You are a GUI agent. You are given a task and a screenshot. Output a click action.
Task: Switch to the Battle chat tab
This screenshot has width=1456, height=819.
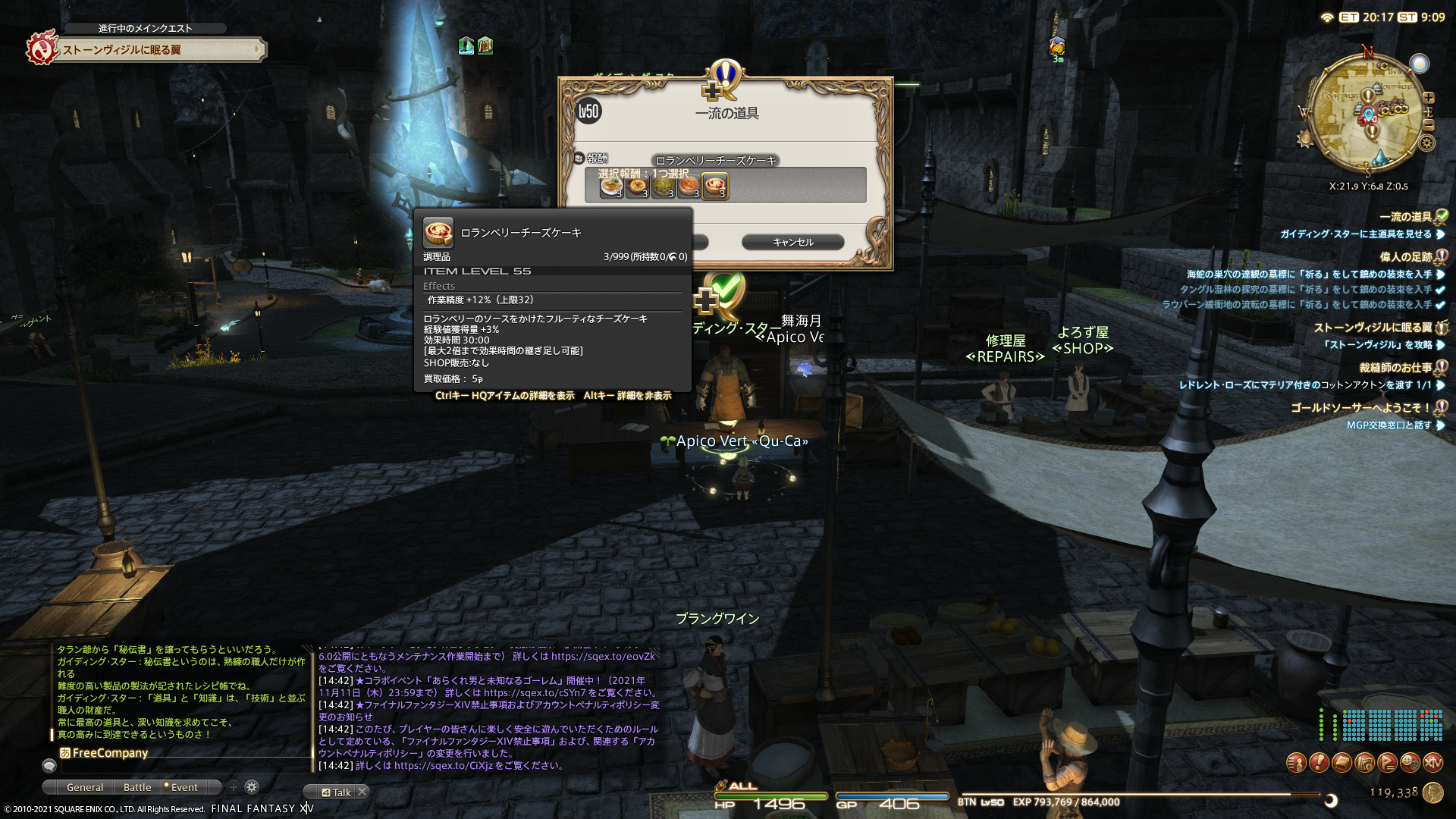pyautogui.click(x=137, y=787)
